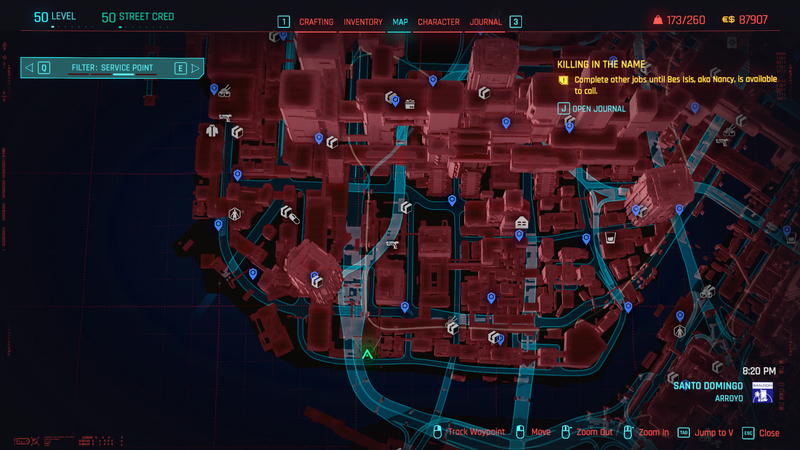The height and width of the screenshot is (450, 800).
Task: Open the Journal tab
Action: (x=486, y=22)
